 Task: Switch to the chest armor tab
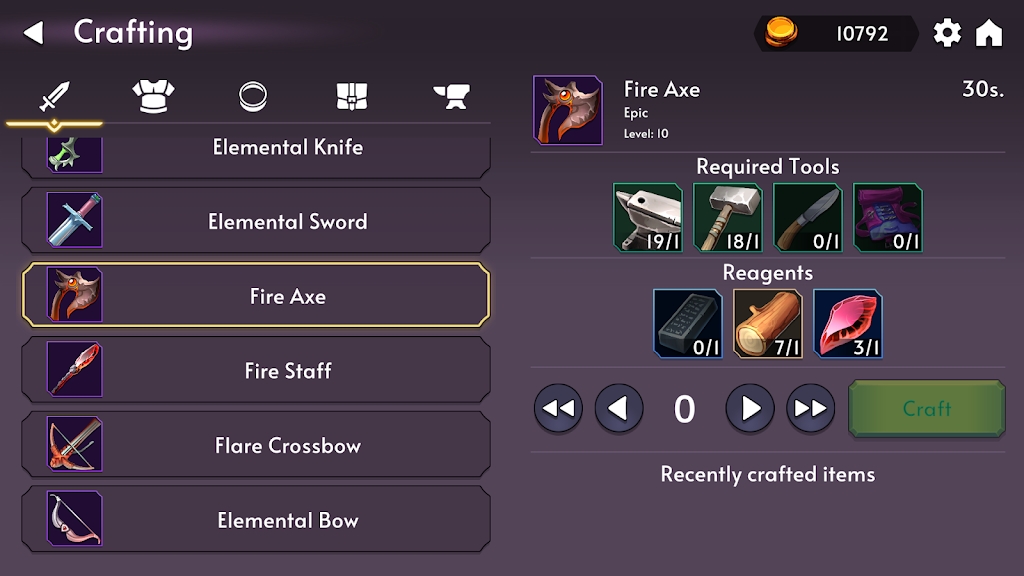click(x=153, y=96)
